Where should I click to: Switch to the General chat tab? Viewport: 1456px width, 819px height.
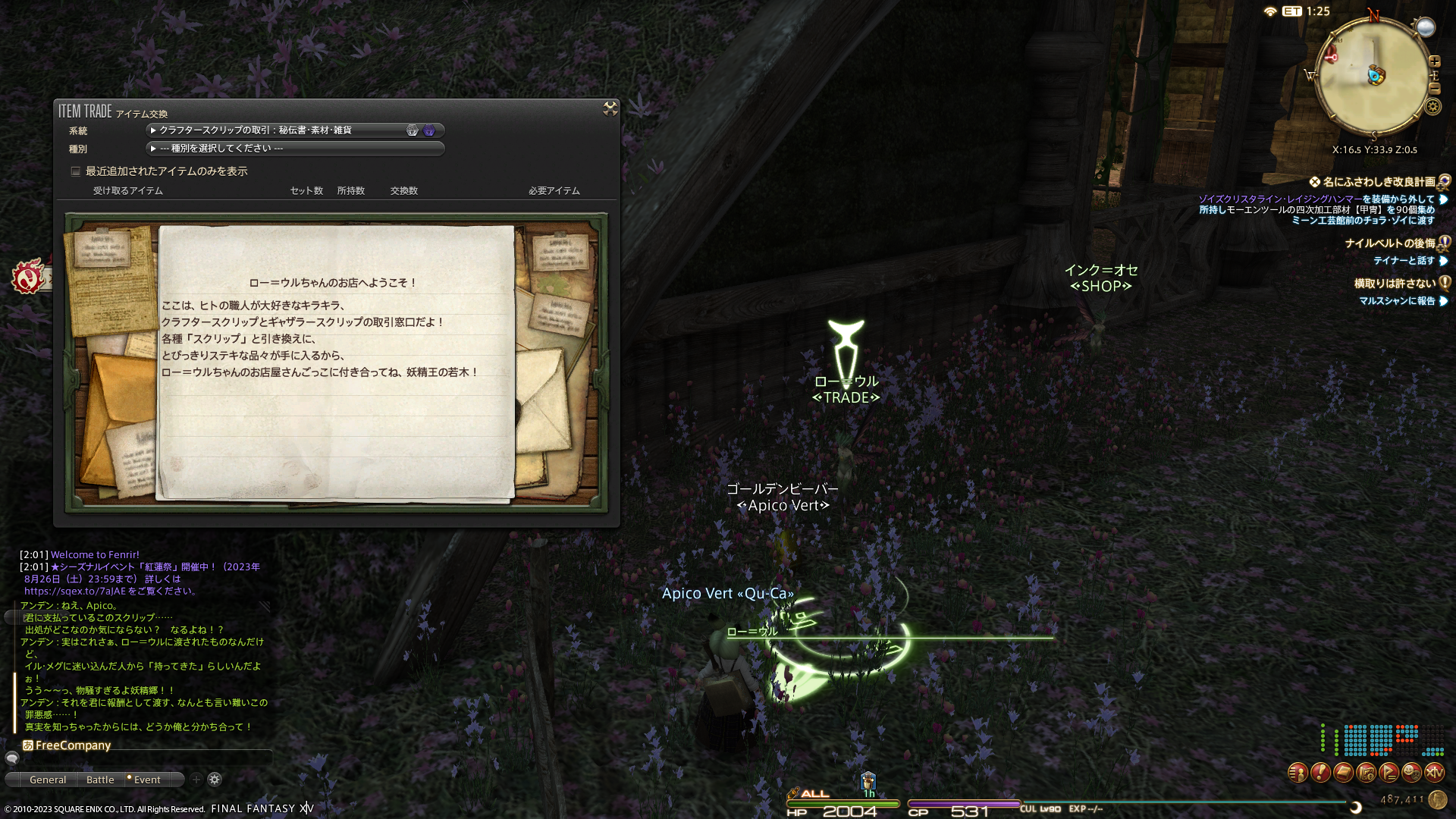click(48, 780)
